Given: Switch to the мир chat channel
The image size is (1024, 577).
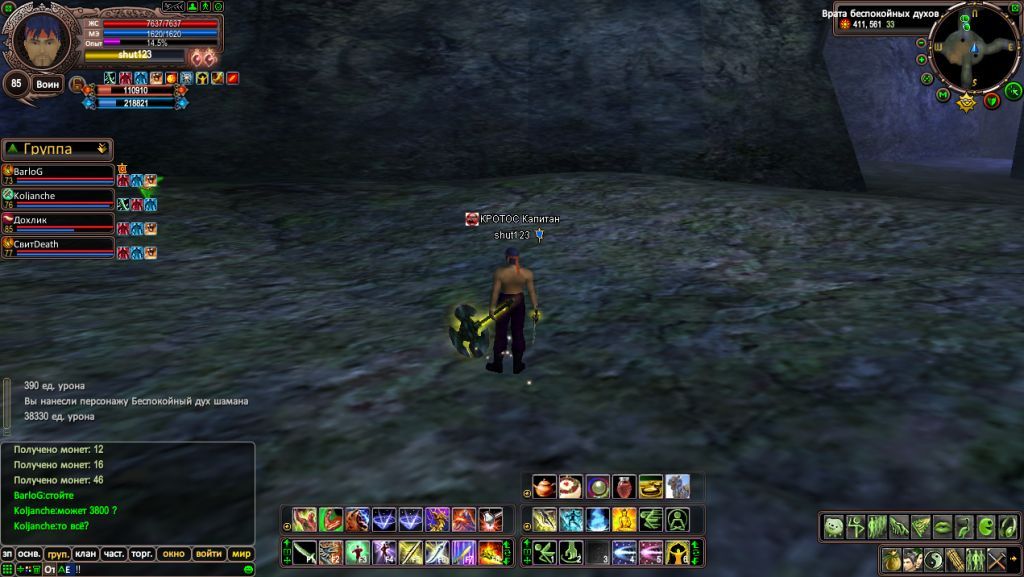Looking at the screenshot, I should click(241, 554).
